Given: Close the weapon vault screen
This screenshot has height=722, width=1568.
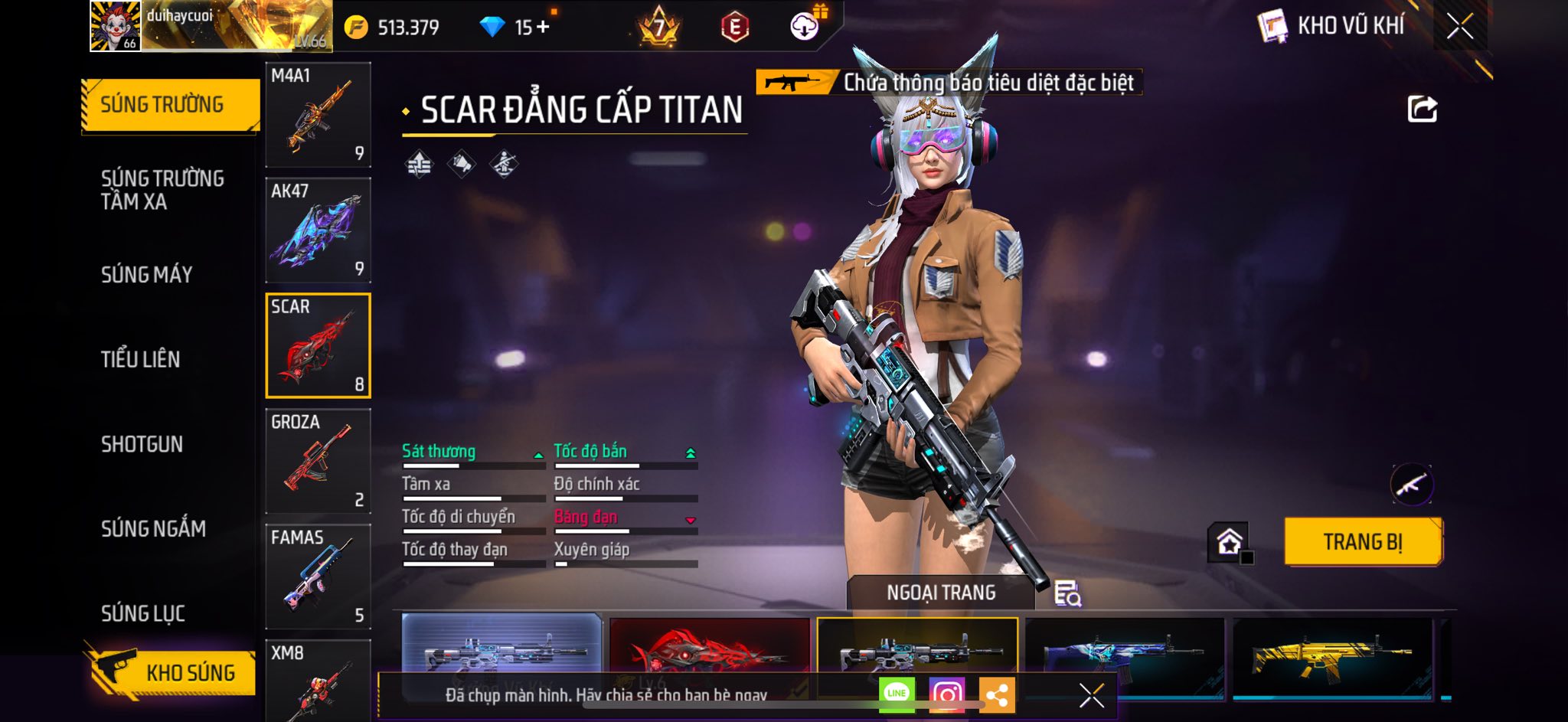Looking at the screenshot, I should click(x=1459, y=27).
